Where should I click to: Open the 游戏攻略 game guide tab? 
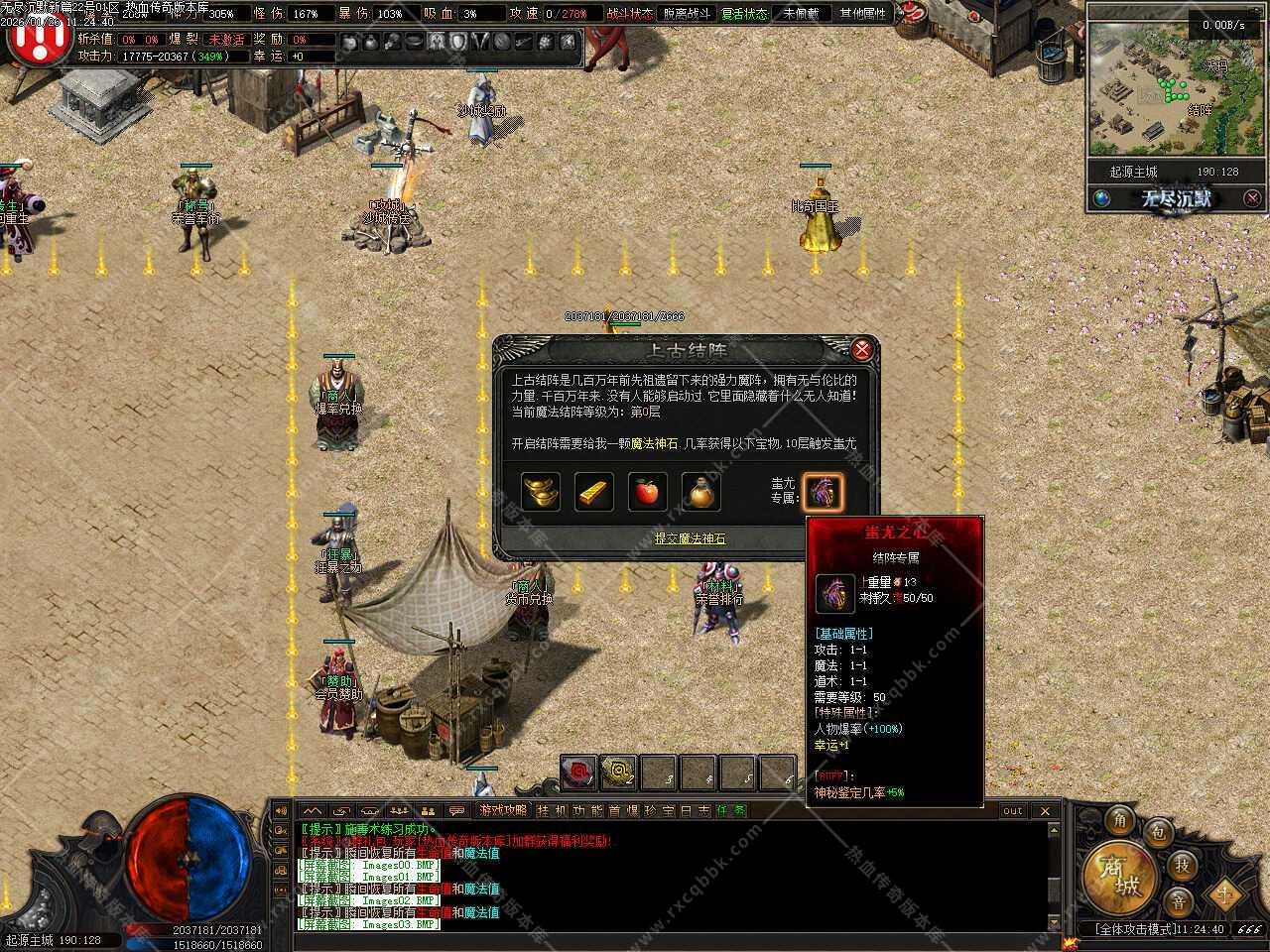click(503, 810)
